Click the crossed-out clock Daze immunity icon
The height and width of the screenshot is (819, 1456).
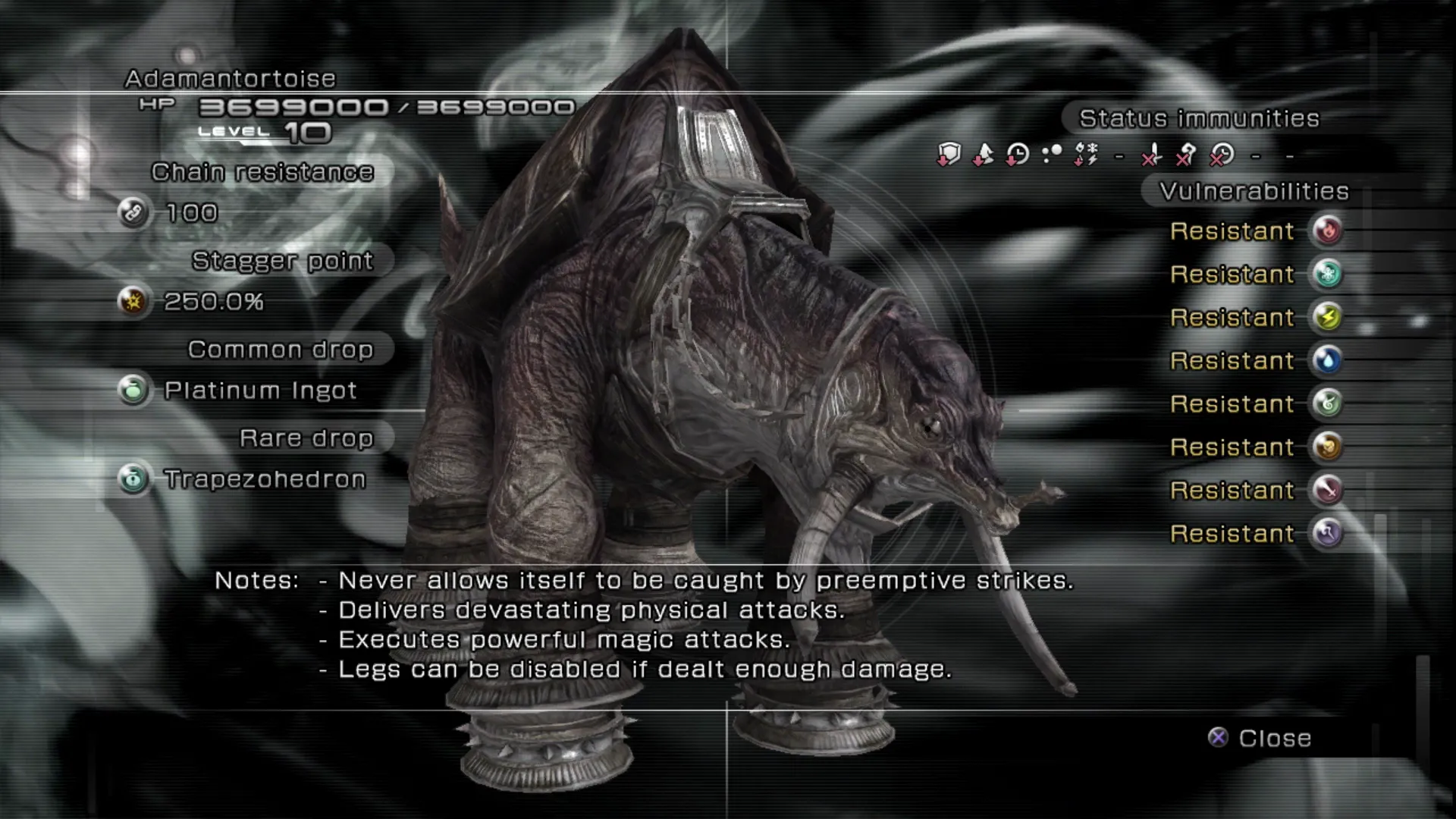(1221, 155)
